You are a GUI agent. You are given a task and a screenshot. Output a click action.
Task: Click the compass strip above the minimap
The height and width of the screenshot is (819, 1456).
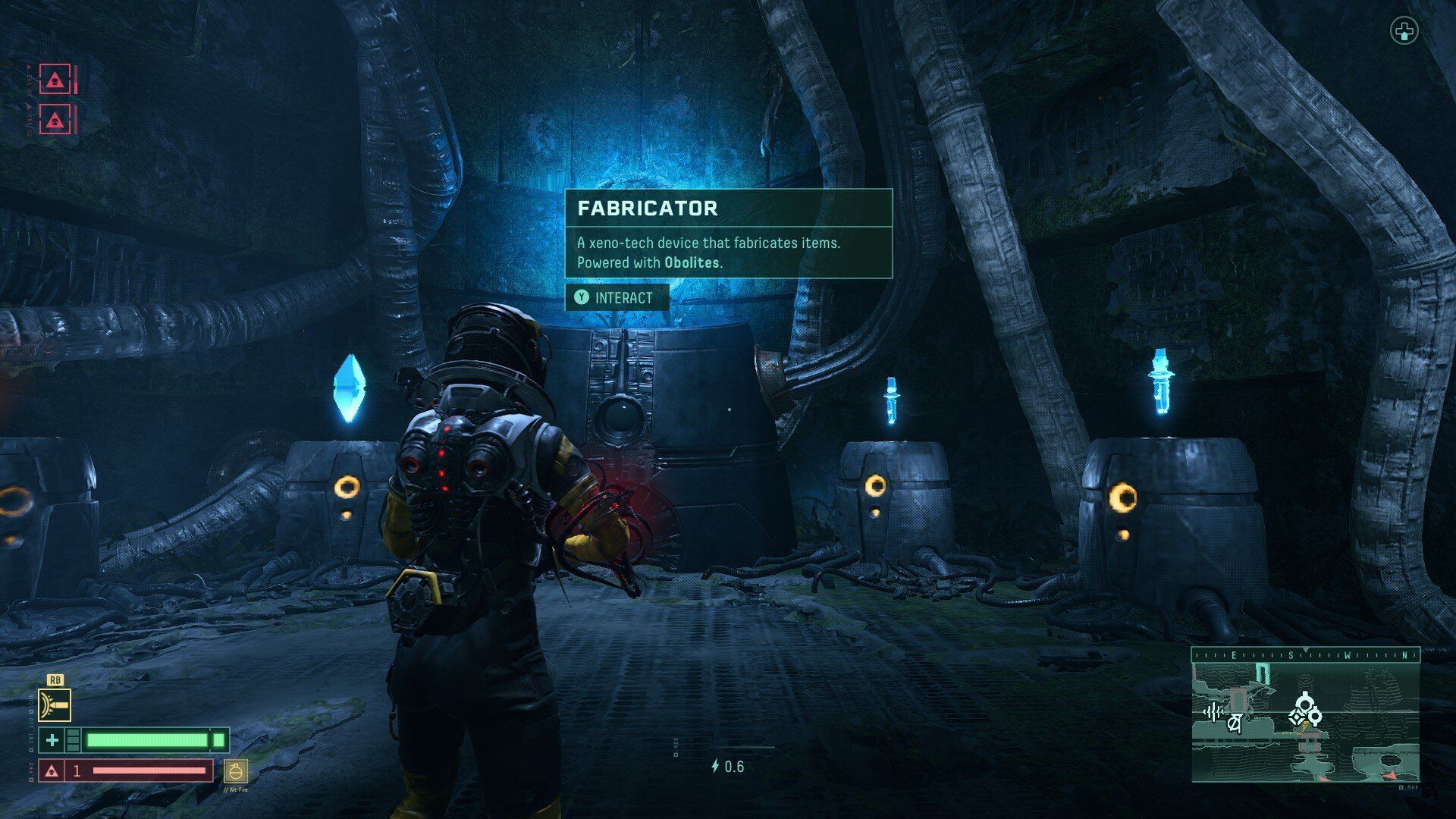[x=1305, y=655]
